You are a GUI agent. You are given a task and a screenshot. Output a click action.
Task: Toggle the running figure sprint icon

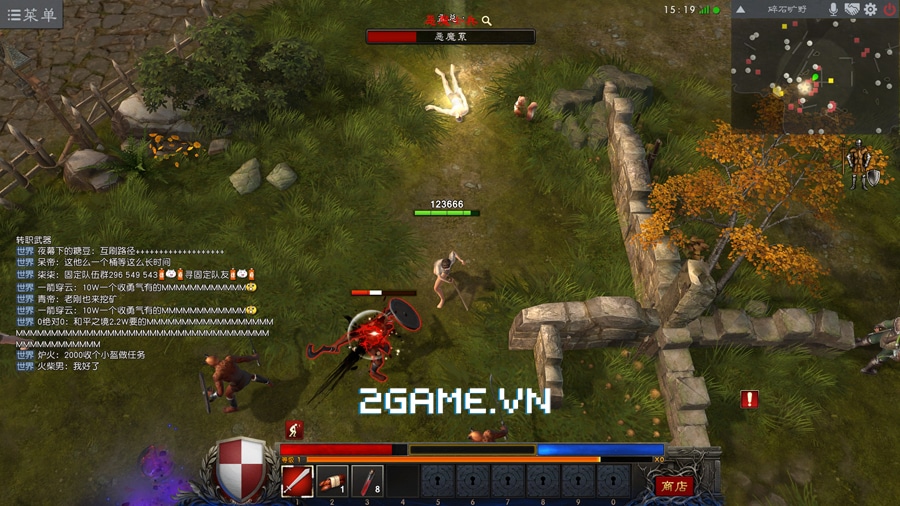[x=294, y=430]
